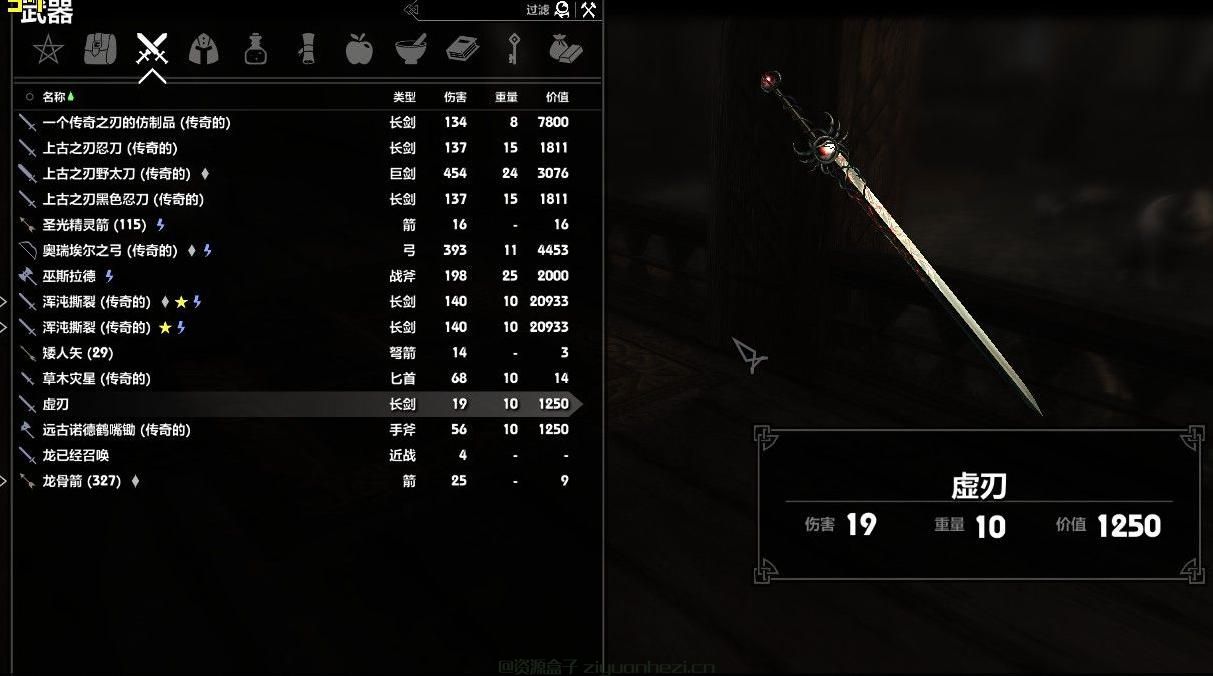1213x676 pixels.
Task: Sort the list by 名称 column header
Action: [55, 97]
